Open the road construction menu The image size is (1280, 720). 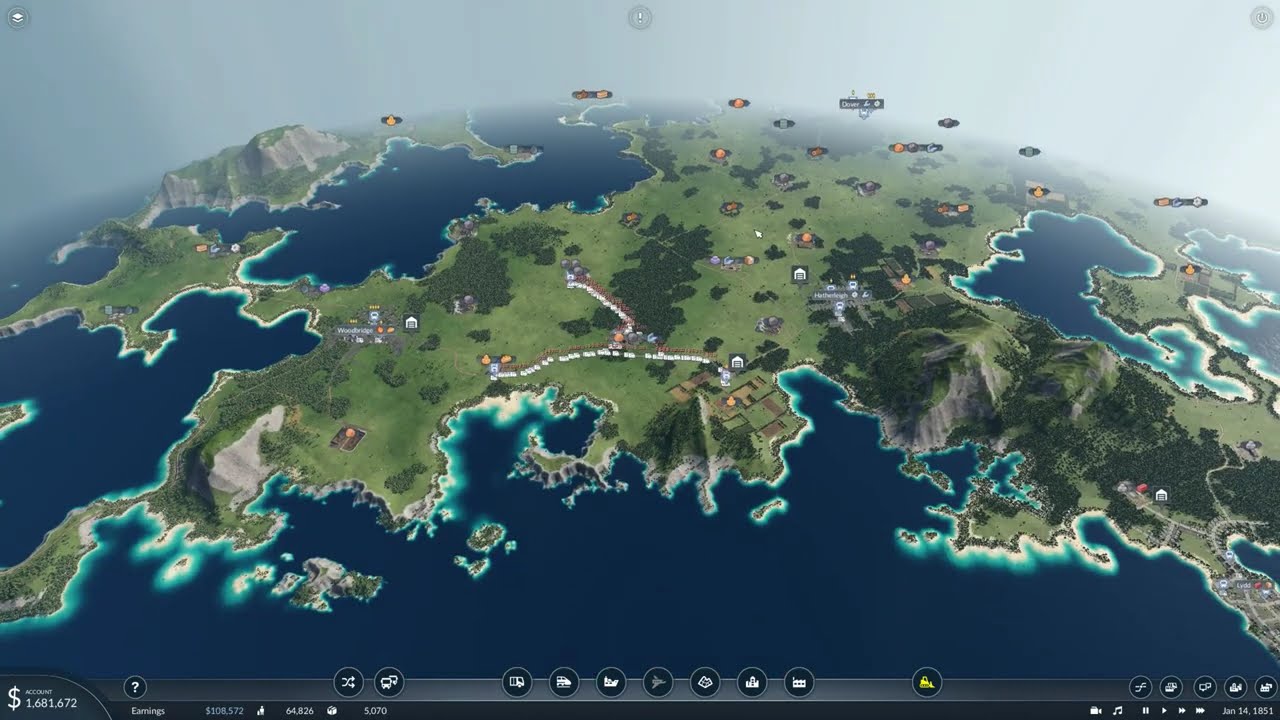pos(516,683)
